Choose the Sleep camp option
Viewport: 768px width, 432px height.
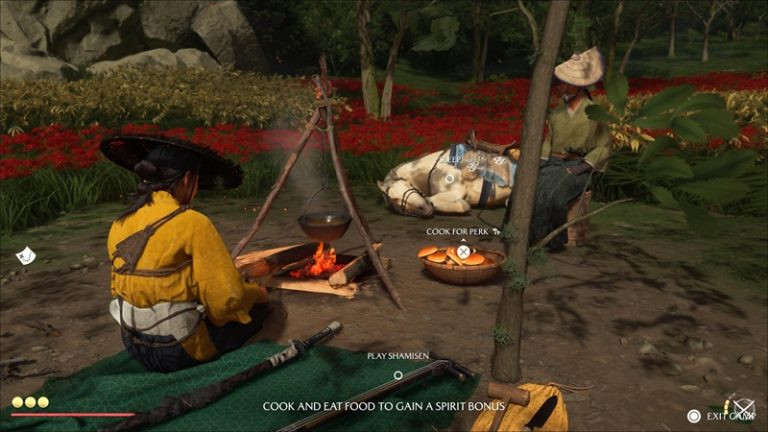[450, 178]
